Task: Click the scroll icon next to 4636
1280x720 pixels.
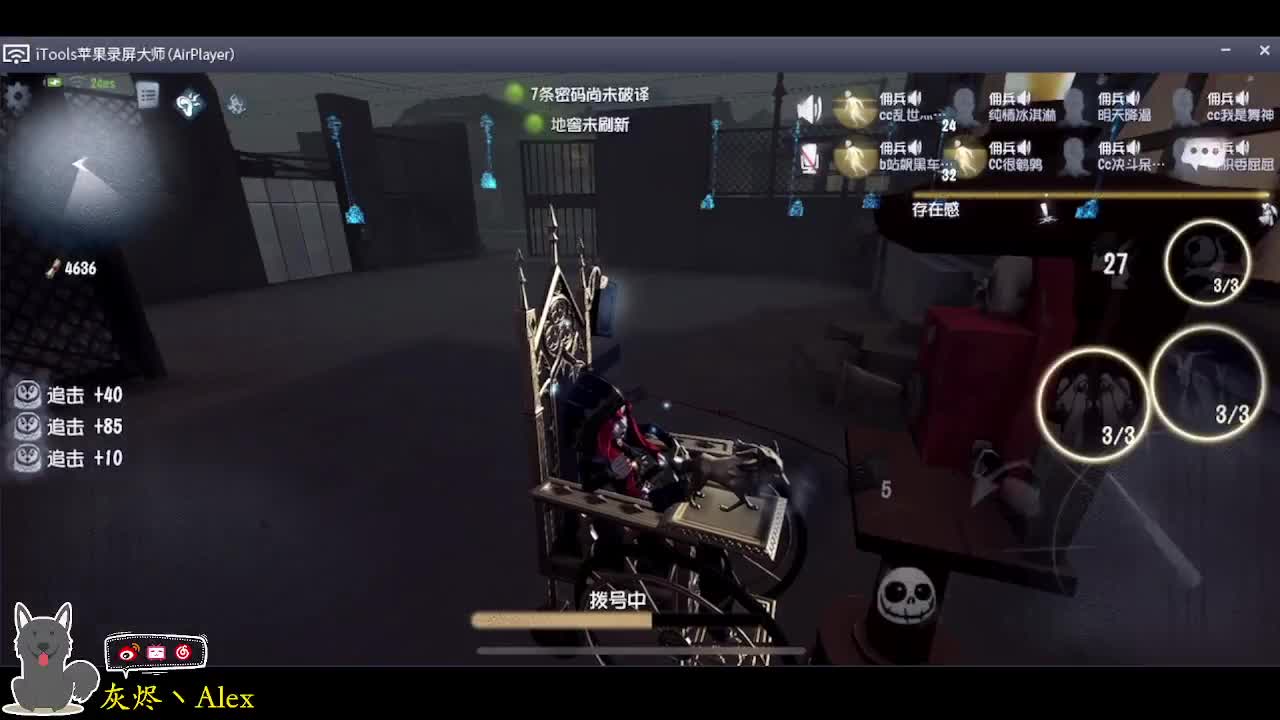Action: point(54,267)
